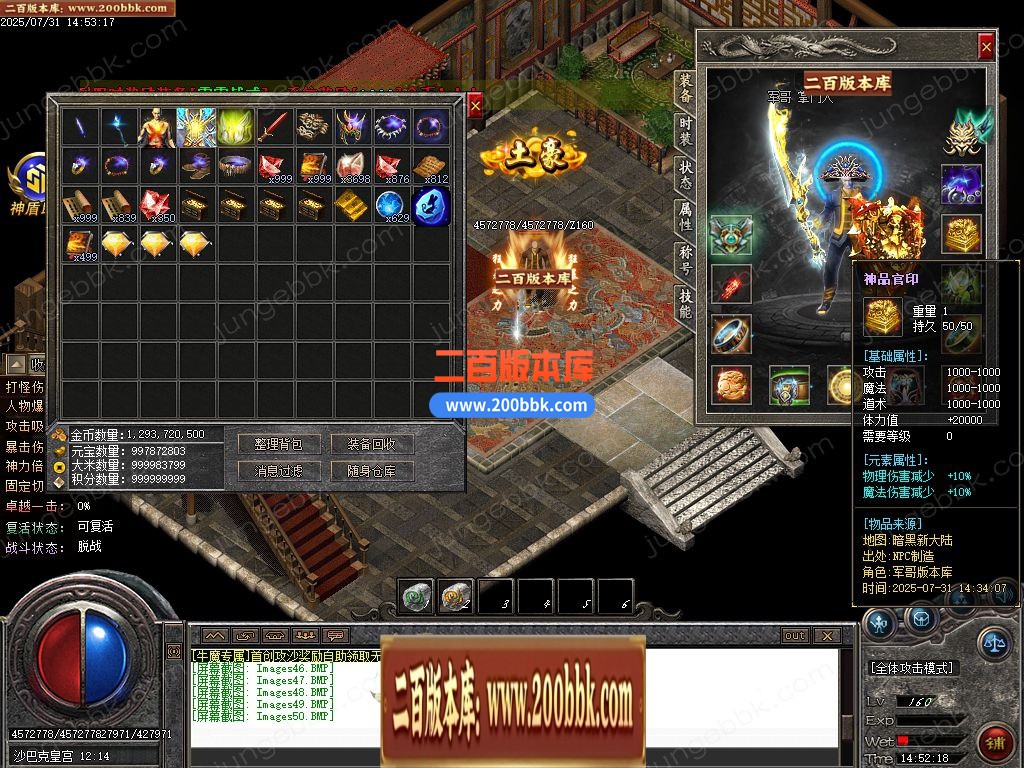Show the 属性 attributes tab
The width and height of the screenshot is (1024, 768).
tap(685, 212)
